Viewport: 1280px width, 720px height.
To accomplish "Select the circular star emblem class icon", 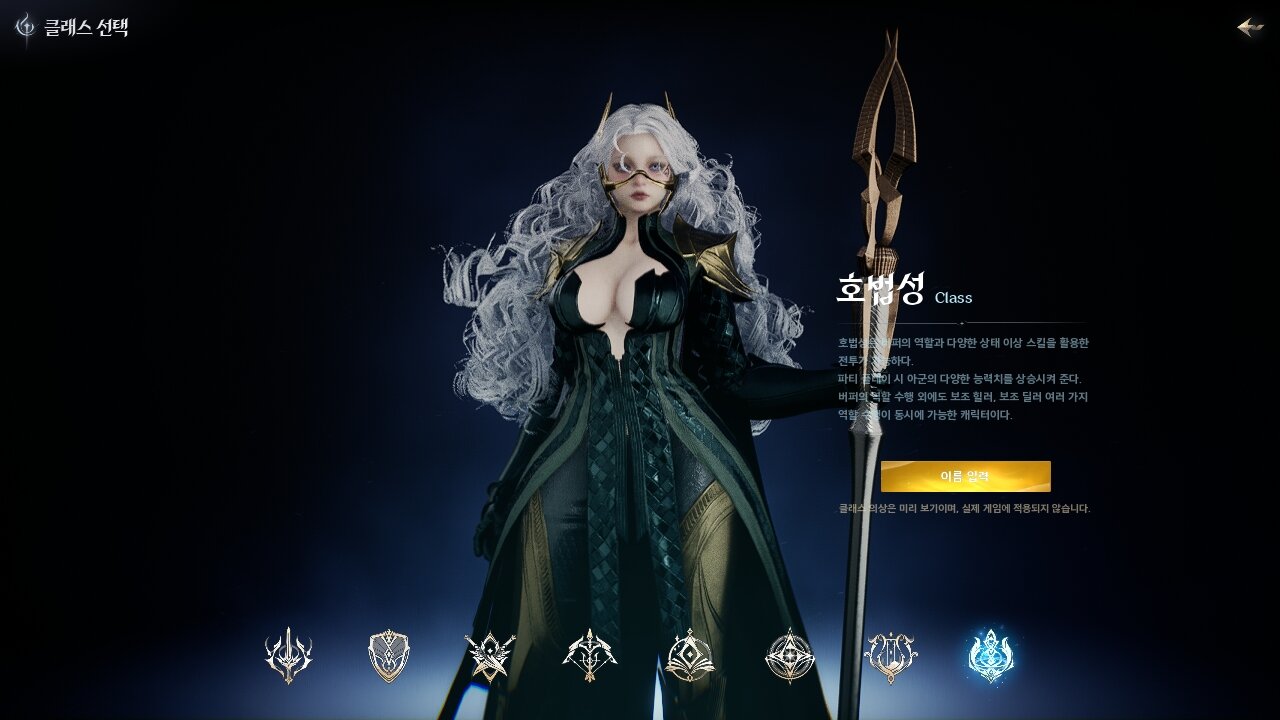I will coord(790,656).
